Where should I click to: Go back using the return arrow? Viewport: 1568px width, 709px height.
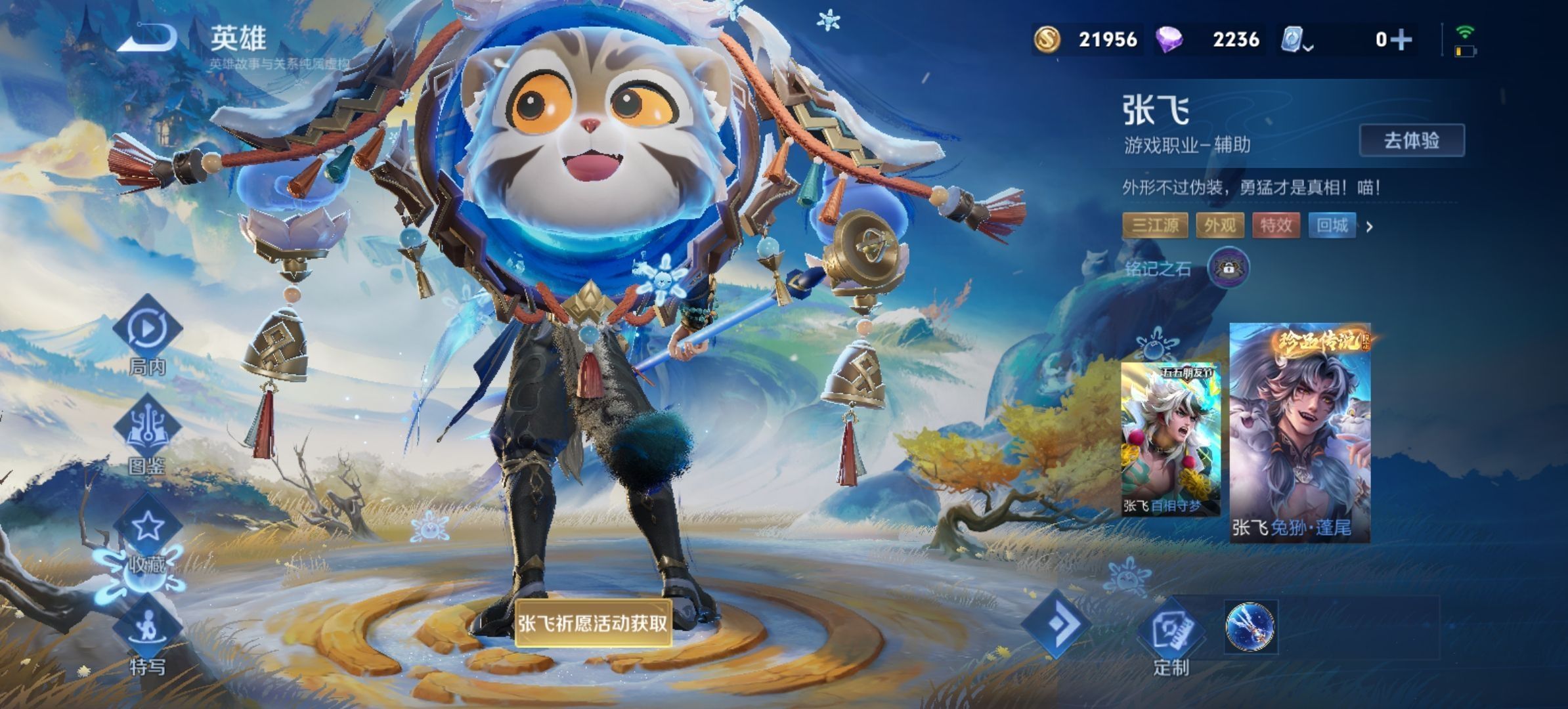pyautogui.click(x=148, y=38)
